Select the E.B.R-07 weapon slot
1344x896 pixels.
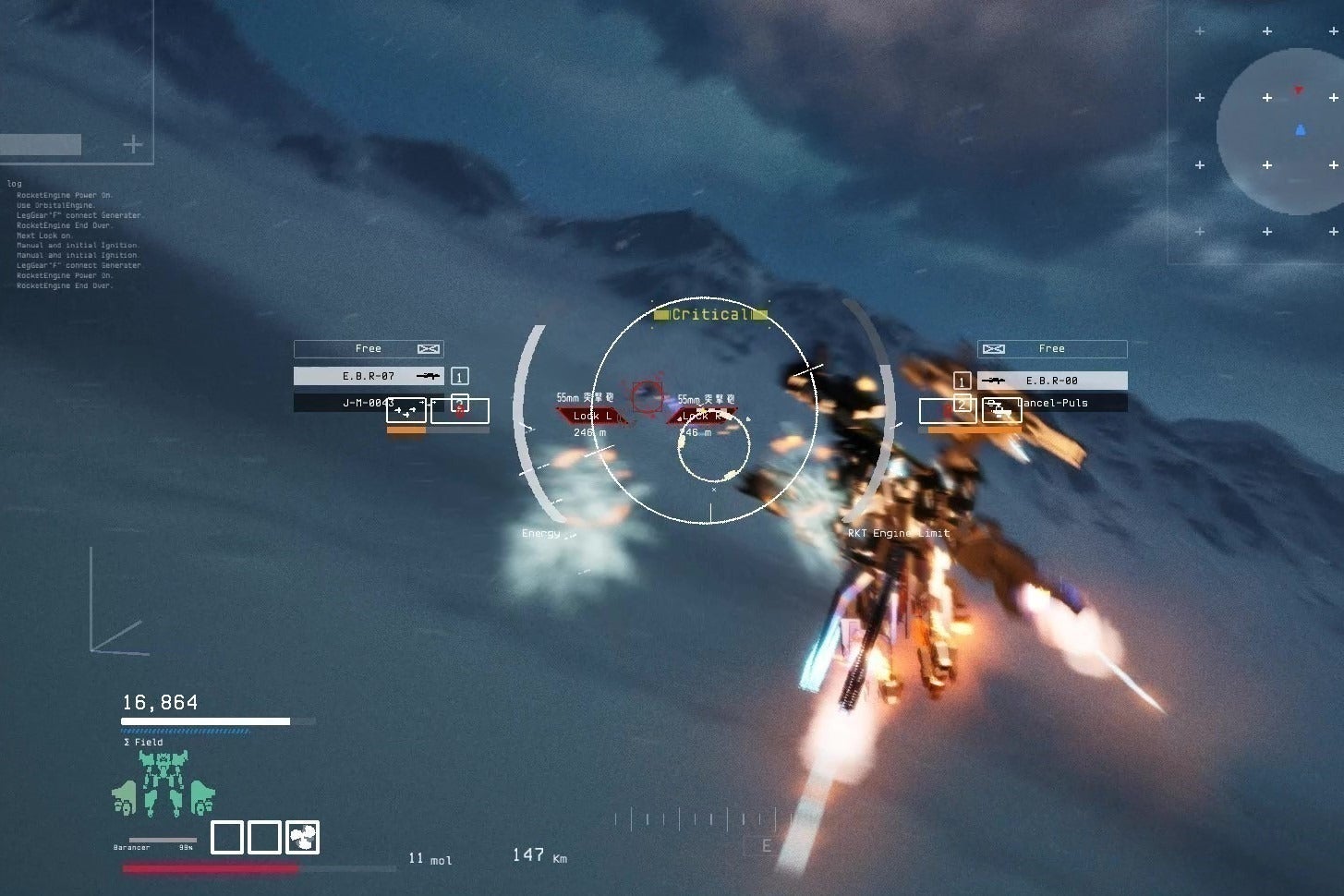point(368,376)
